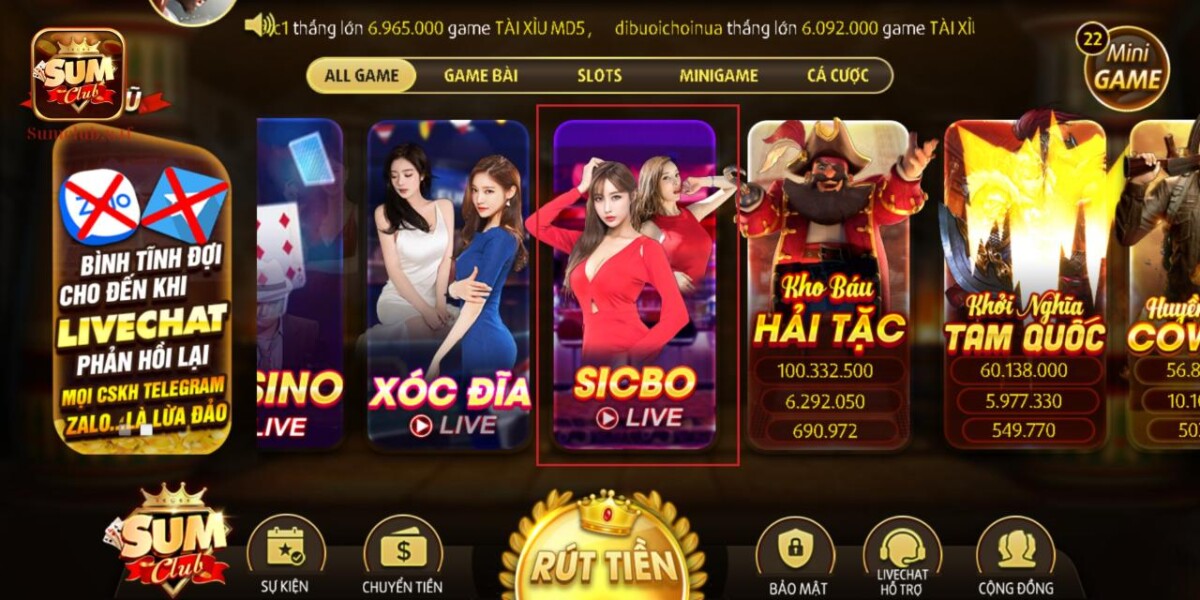Show the MINIGAME category tab
Viewport: 1200px width, 600px height.
point(718,76)
